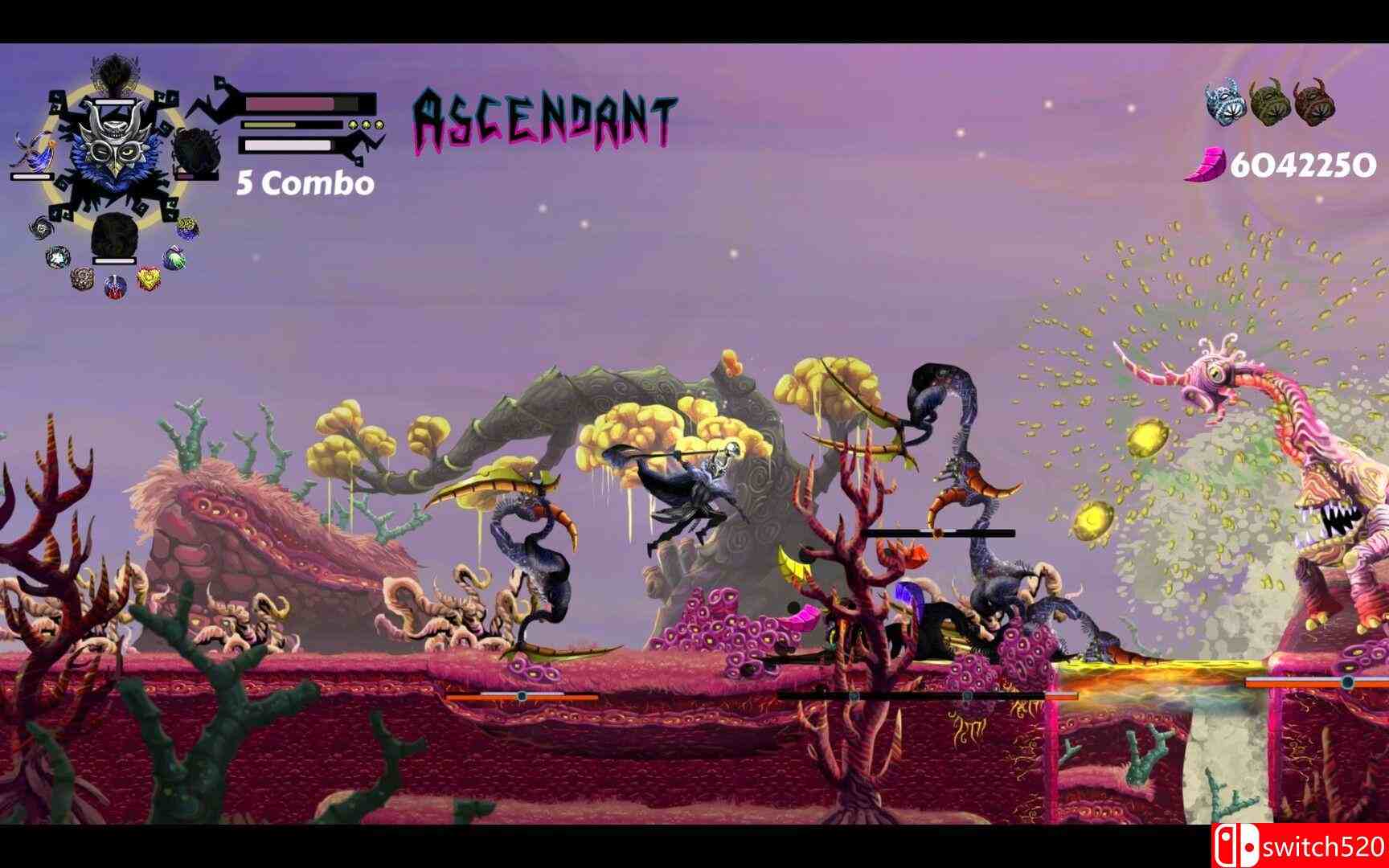Toggle the first green gem pip on the energy bar
This screenshot has height=868, width=1389.
352,125
